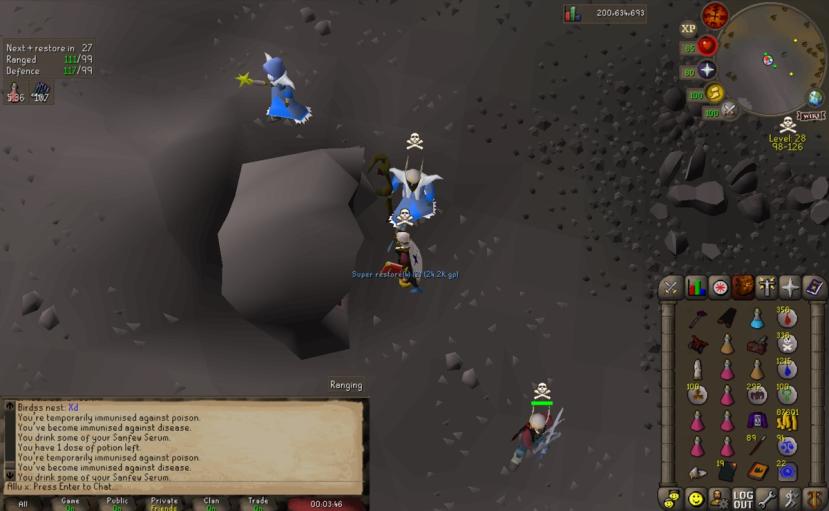Image resolution: width=829 pixels, height=511 pixels.
Task: Click the special attack orb
Action: tap(730, 108)
